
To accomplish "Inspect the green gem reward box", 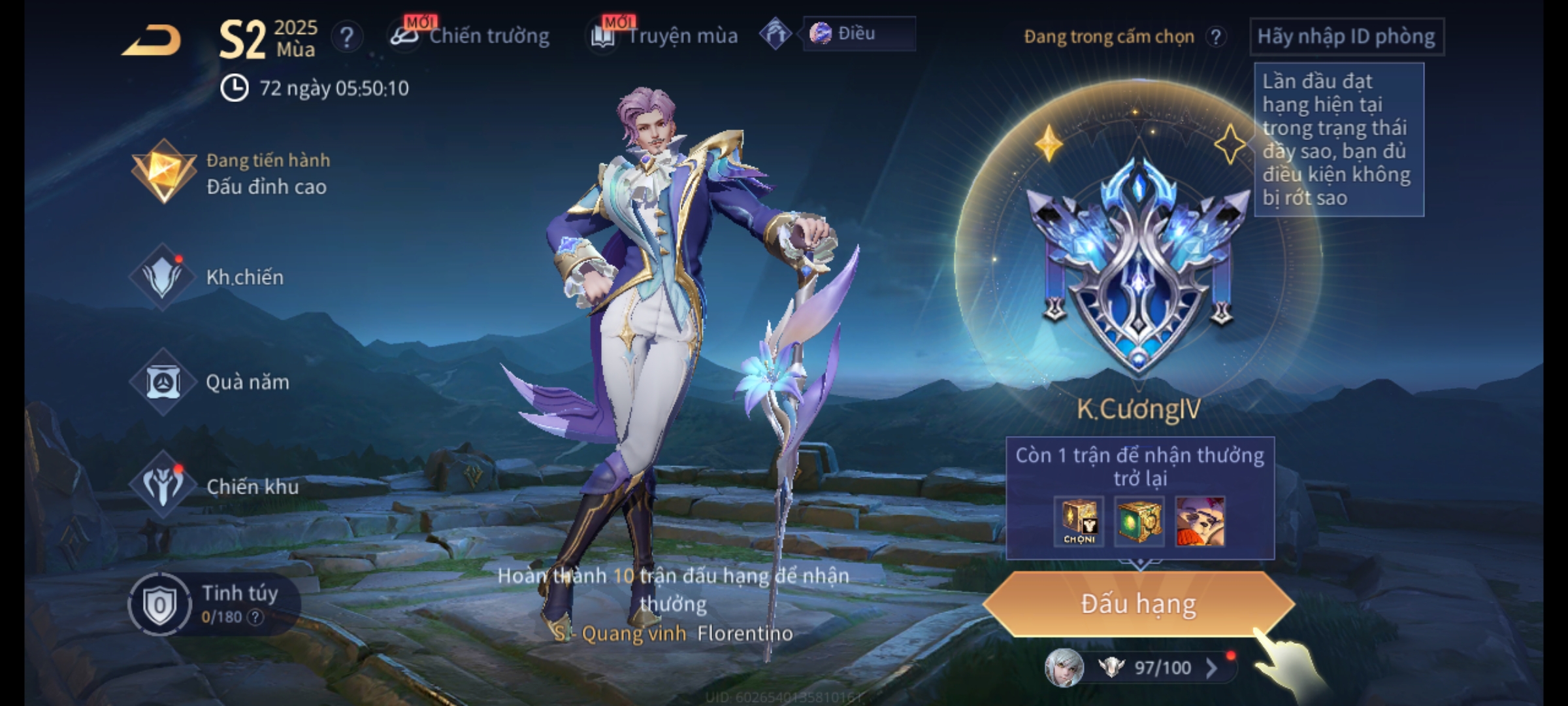I will pos(1139,522).
